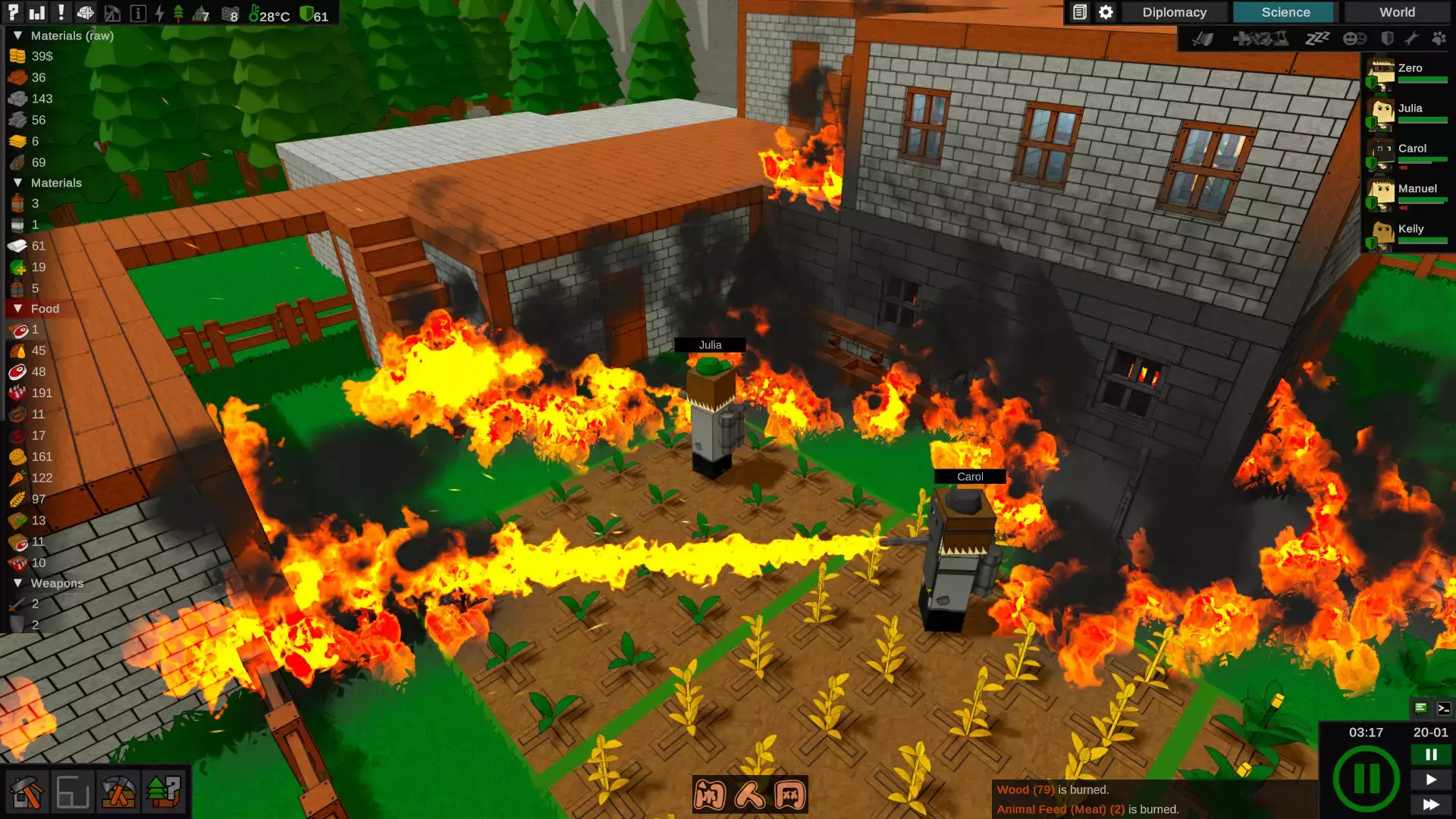
Task: Select colonist Zero from the roster
Action: [x=1407, y=74]
